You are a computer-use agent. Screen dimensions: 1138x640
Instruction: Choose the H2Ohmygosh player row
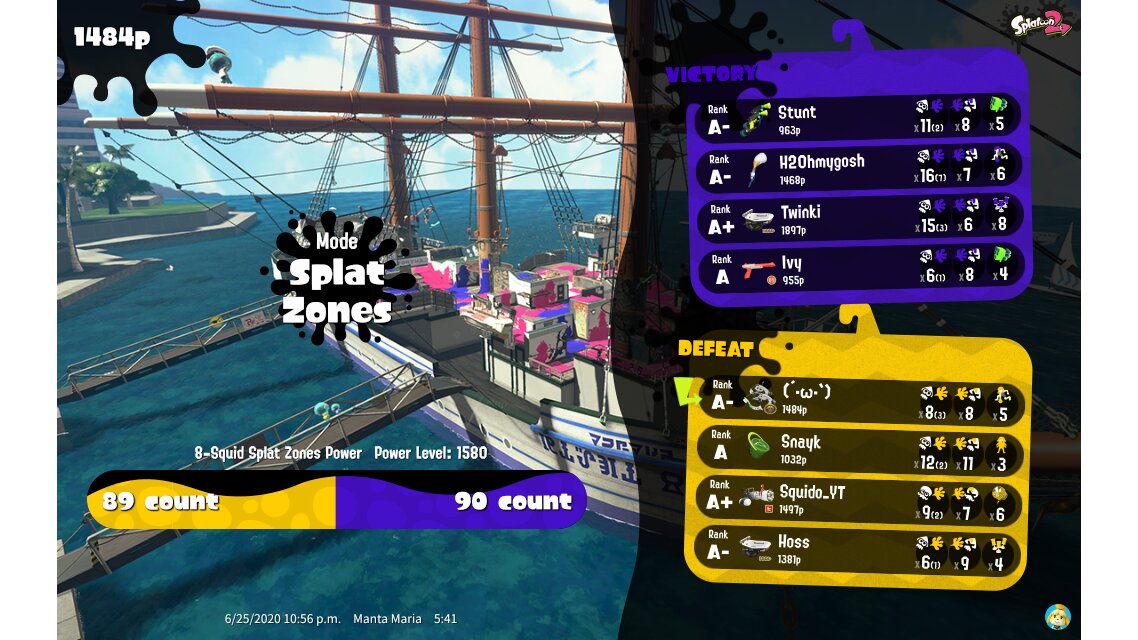click(858, 168)
